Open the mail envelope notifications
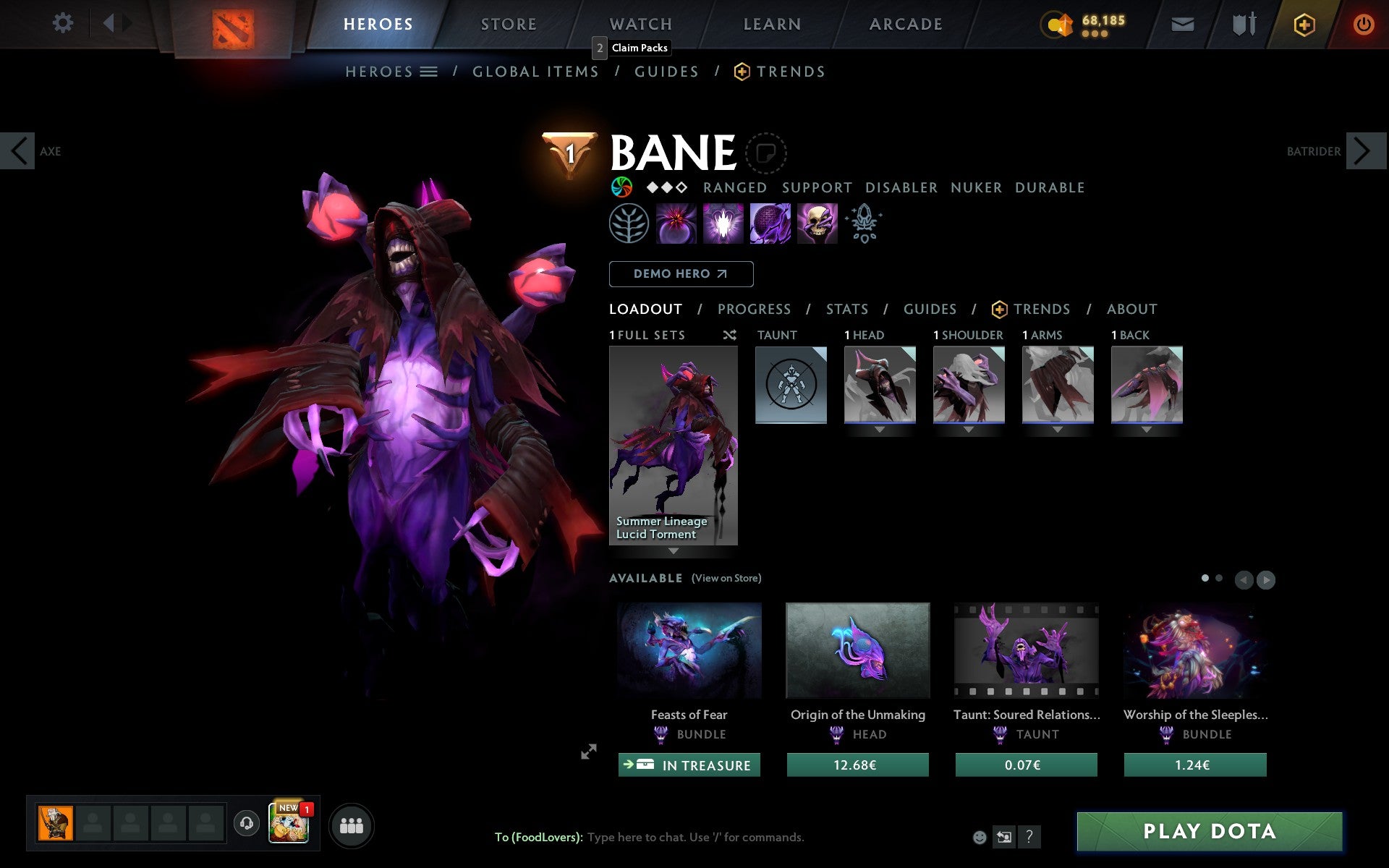The height and width of the screenshot is (868, 1389). pos(1182,24)
